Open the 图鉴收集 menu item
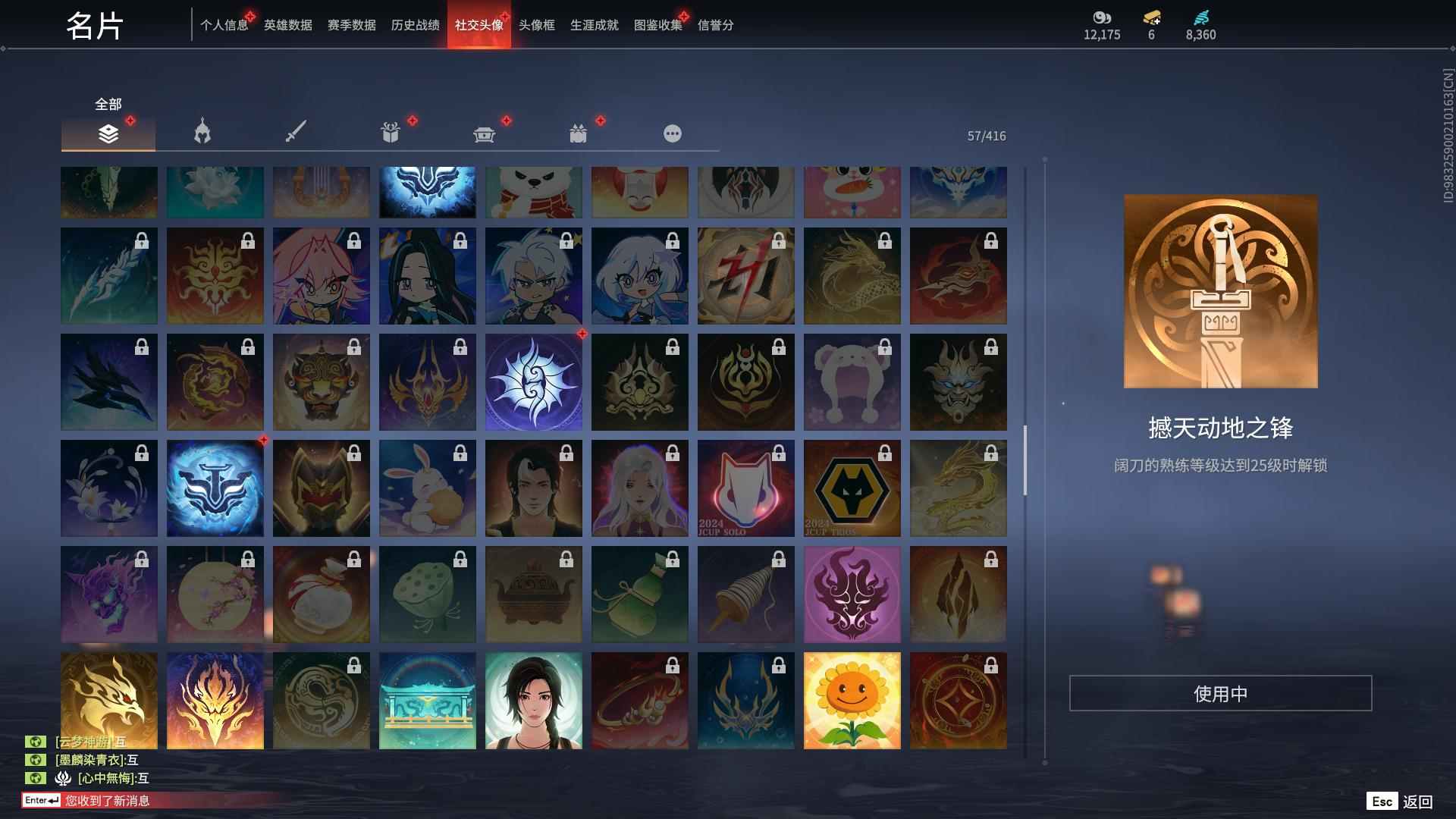 tap(657, 25)
